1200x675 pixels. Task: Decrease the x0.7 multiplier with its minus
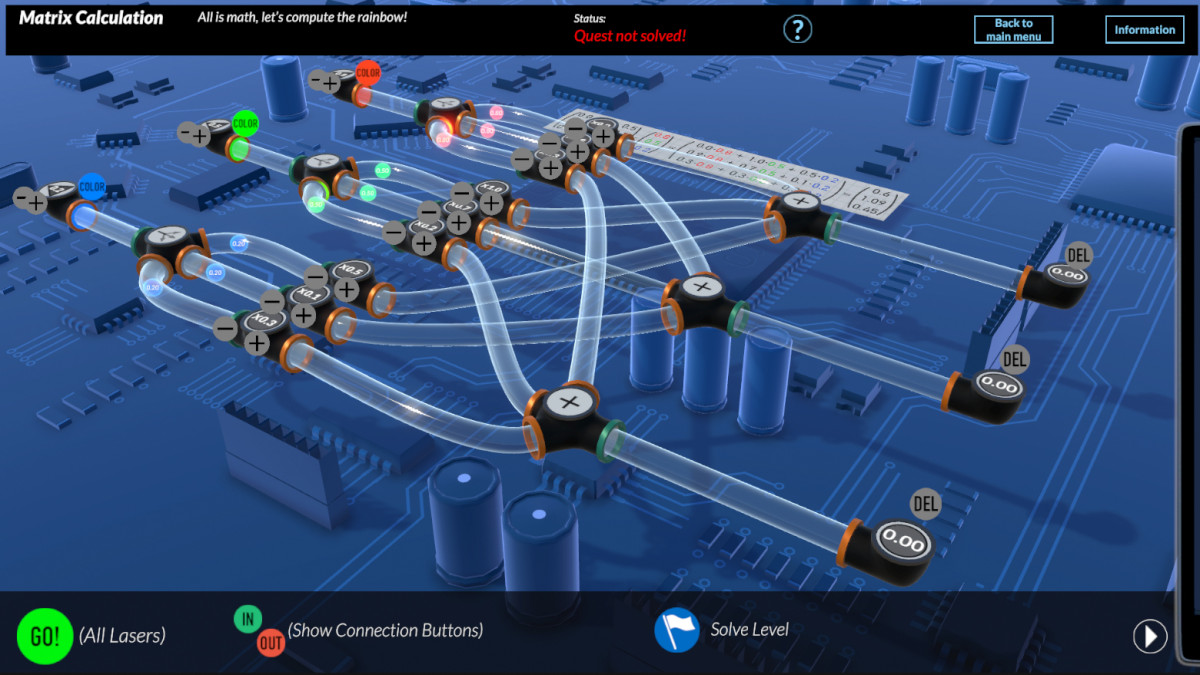pyautogui.click(x=428, y=212)
